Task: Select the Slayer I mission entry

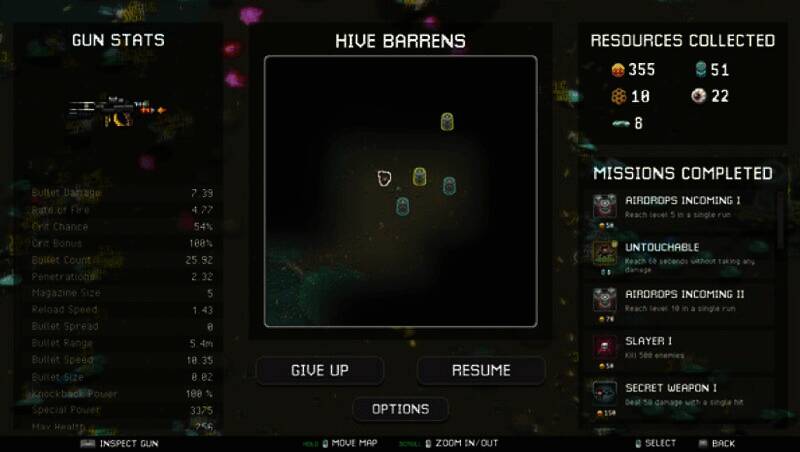Action: (682, 347)
